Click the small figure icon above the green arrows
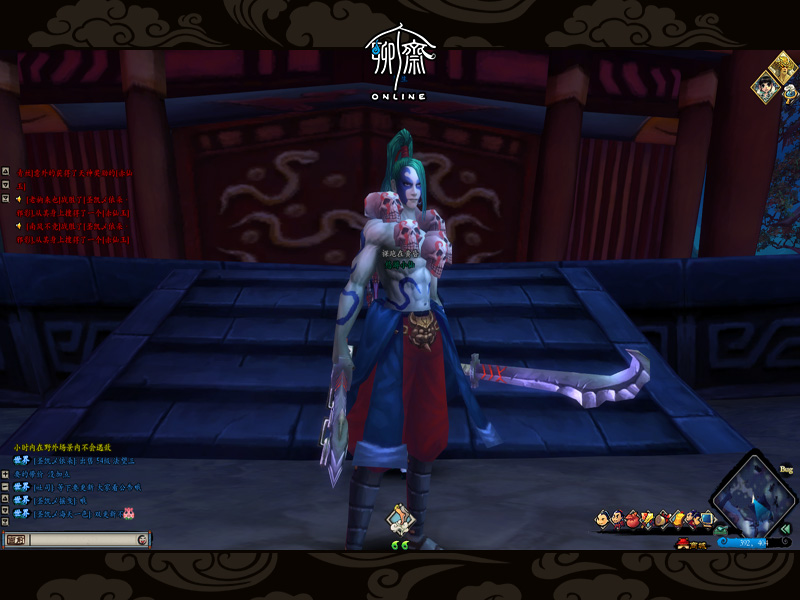The image size is (800, 600). tap(400, 519)
